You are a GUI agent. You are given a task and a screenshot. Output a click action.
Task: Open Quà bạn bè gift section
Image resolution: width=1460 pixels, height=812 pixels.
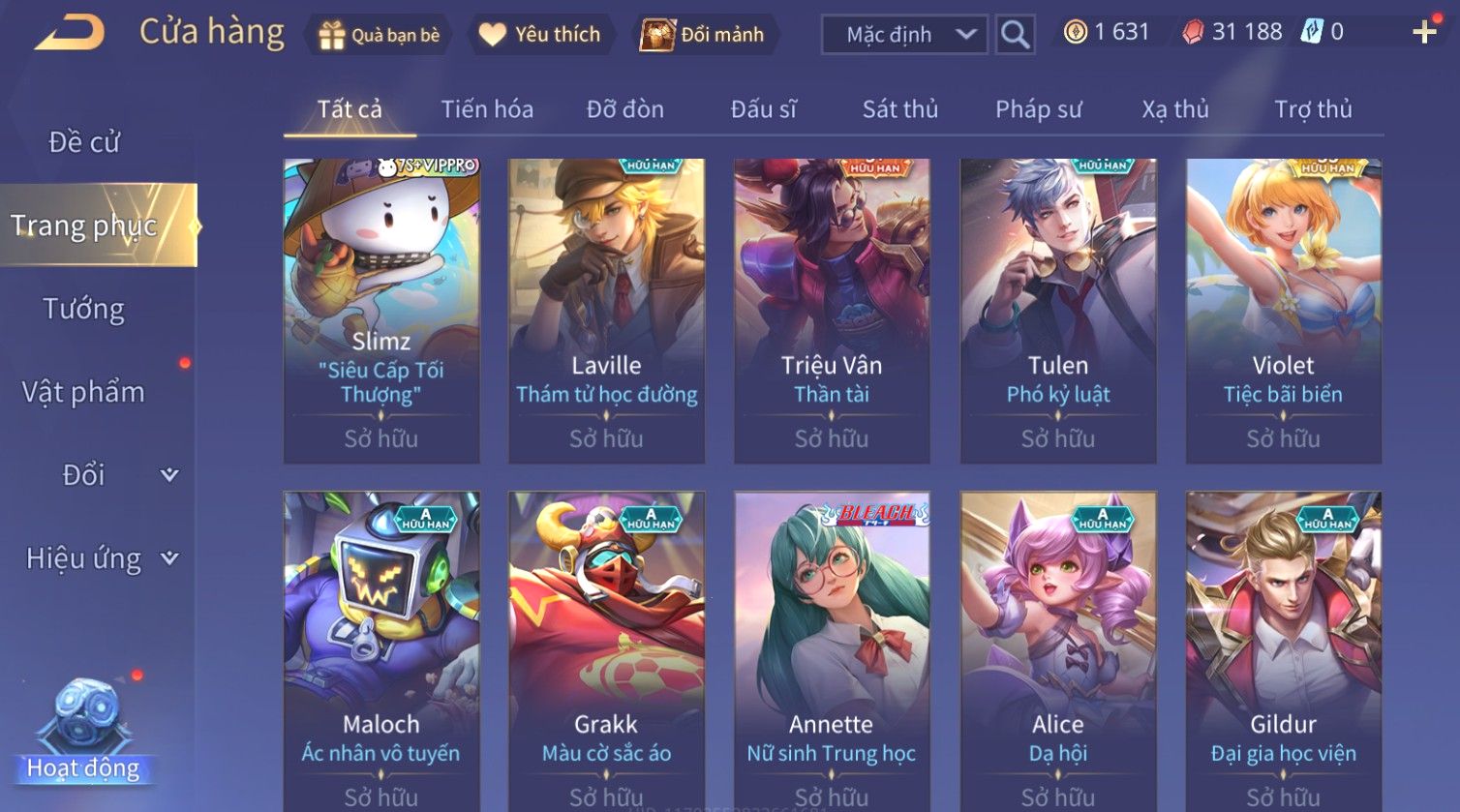coord(380,35)
